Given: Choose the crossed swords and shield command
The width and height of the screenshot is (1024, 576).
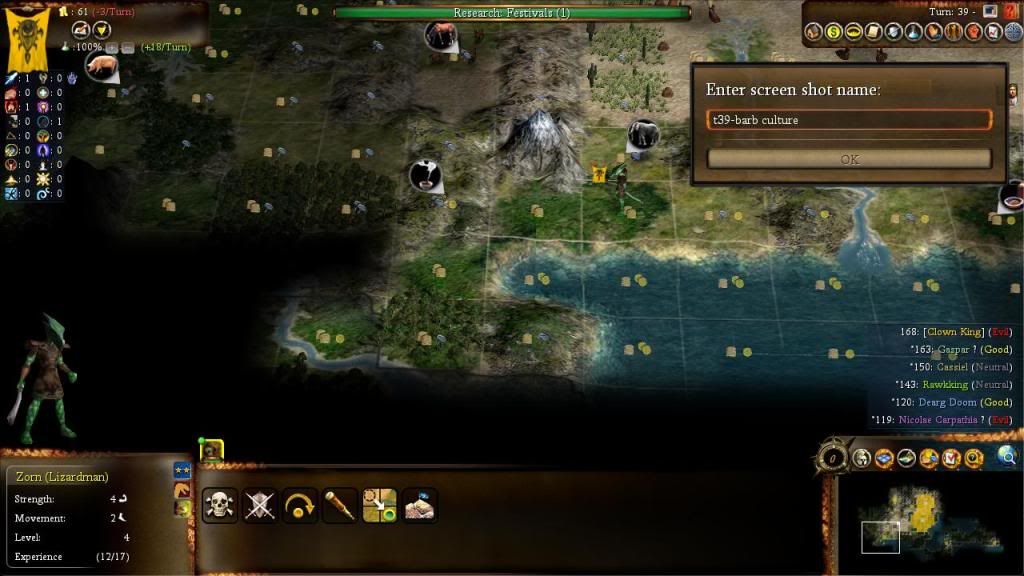Looking at the screenshot, I should (x=260, y=505).
